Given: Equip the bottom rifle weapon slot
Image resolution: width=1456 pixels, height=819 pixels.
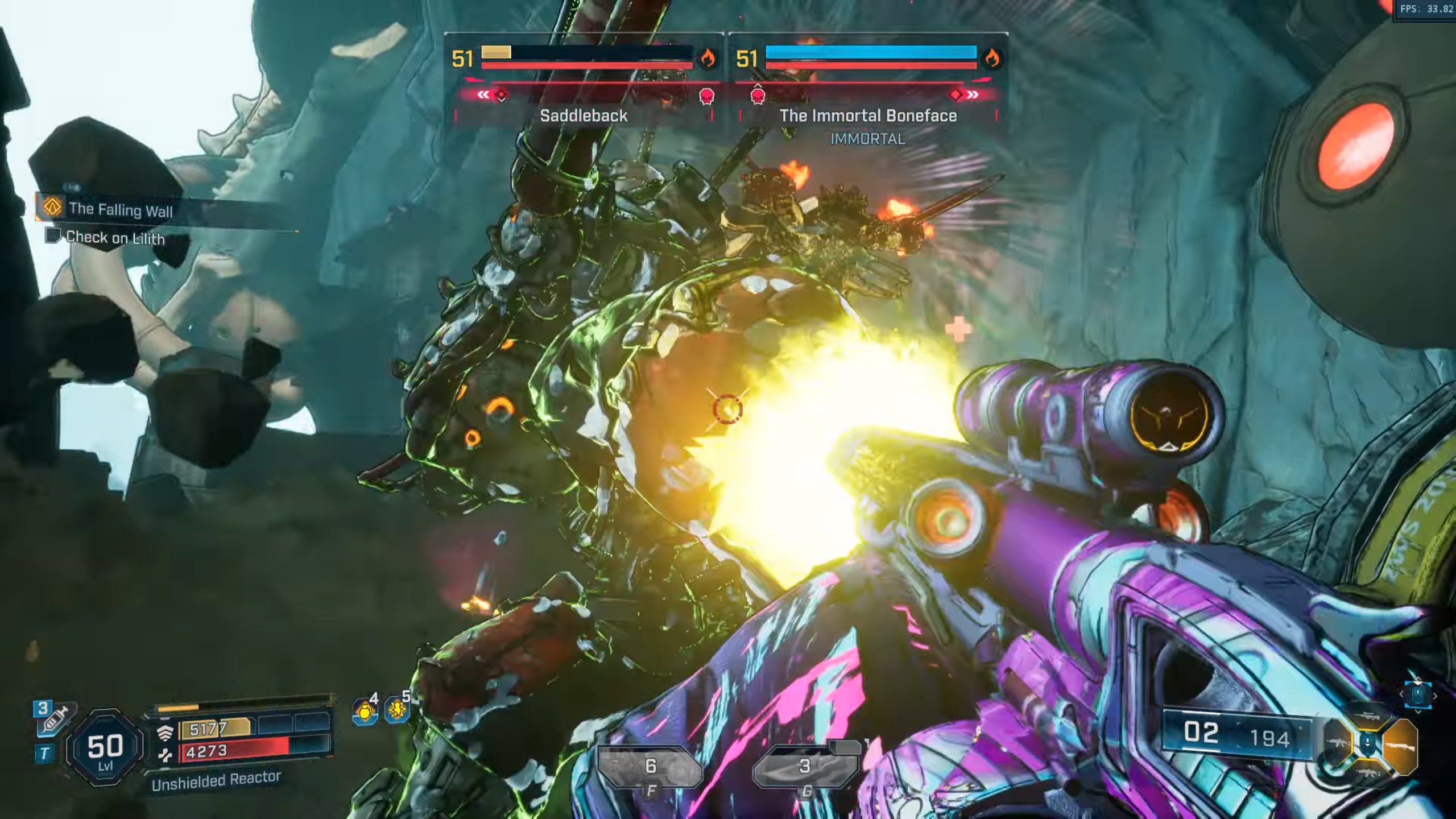Looking at the screenshot, I should pyautogui.click(x=1367, y=772).
